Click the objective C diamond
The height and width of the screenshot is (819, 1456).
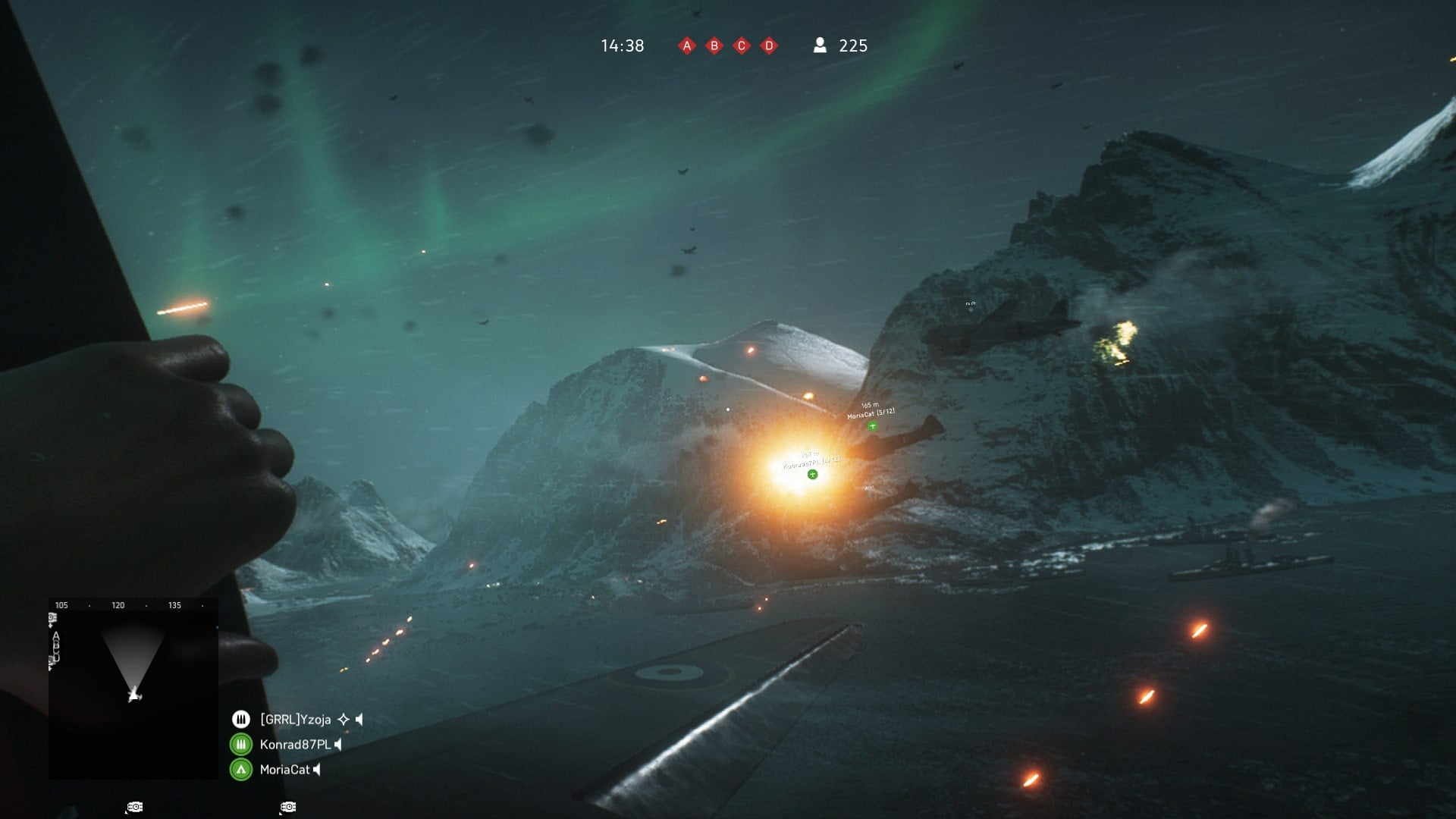[742, 46]
